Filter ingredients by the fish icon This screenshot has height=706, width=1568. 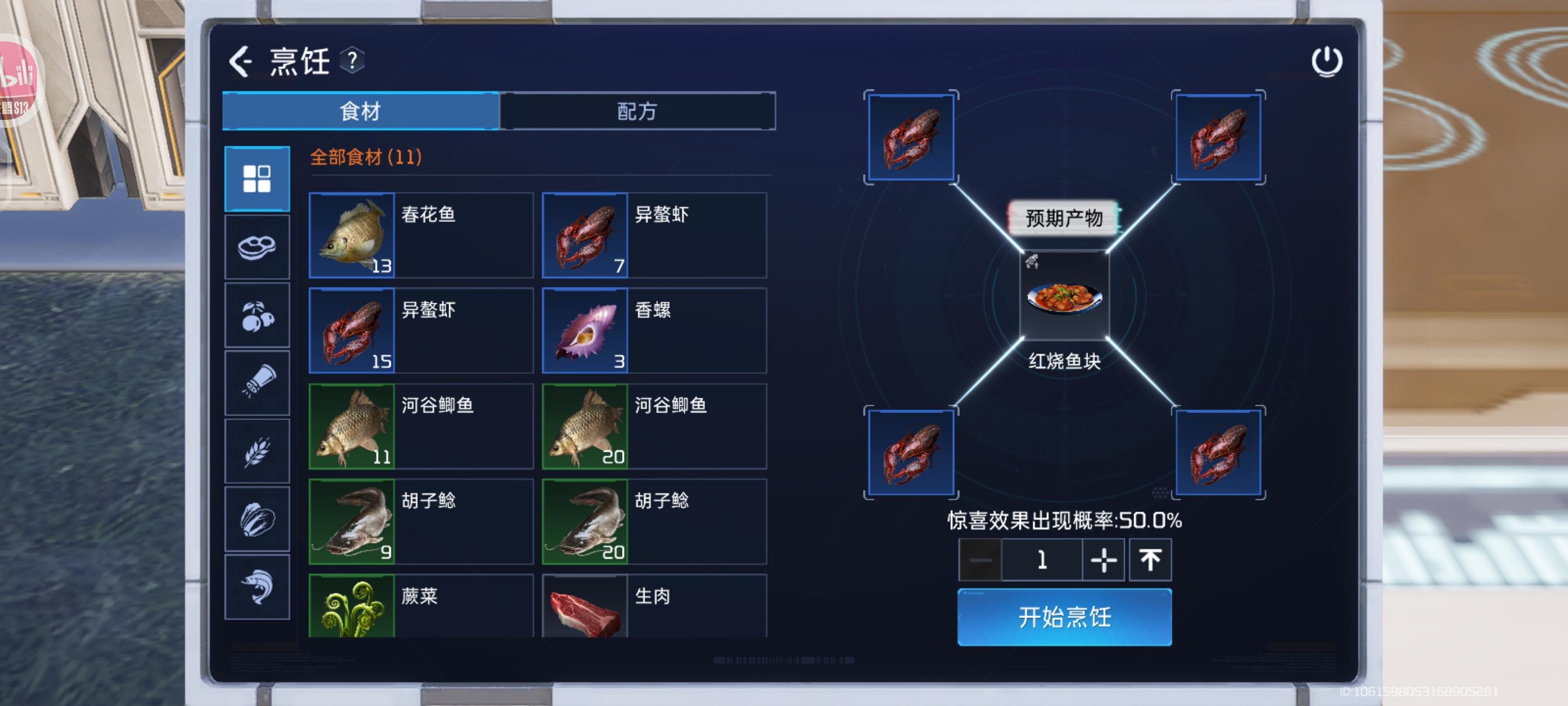point(256,587)
